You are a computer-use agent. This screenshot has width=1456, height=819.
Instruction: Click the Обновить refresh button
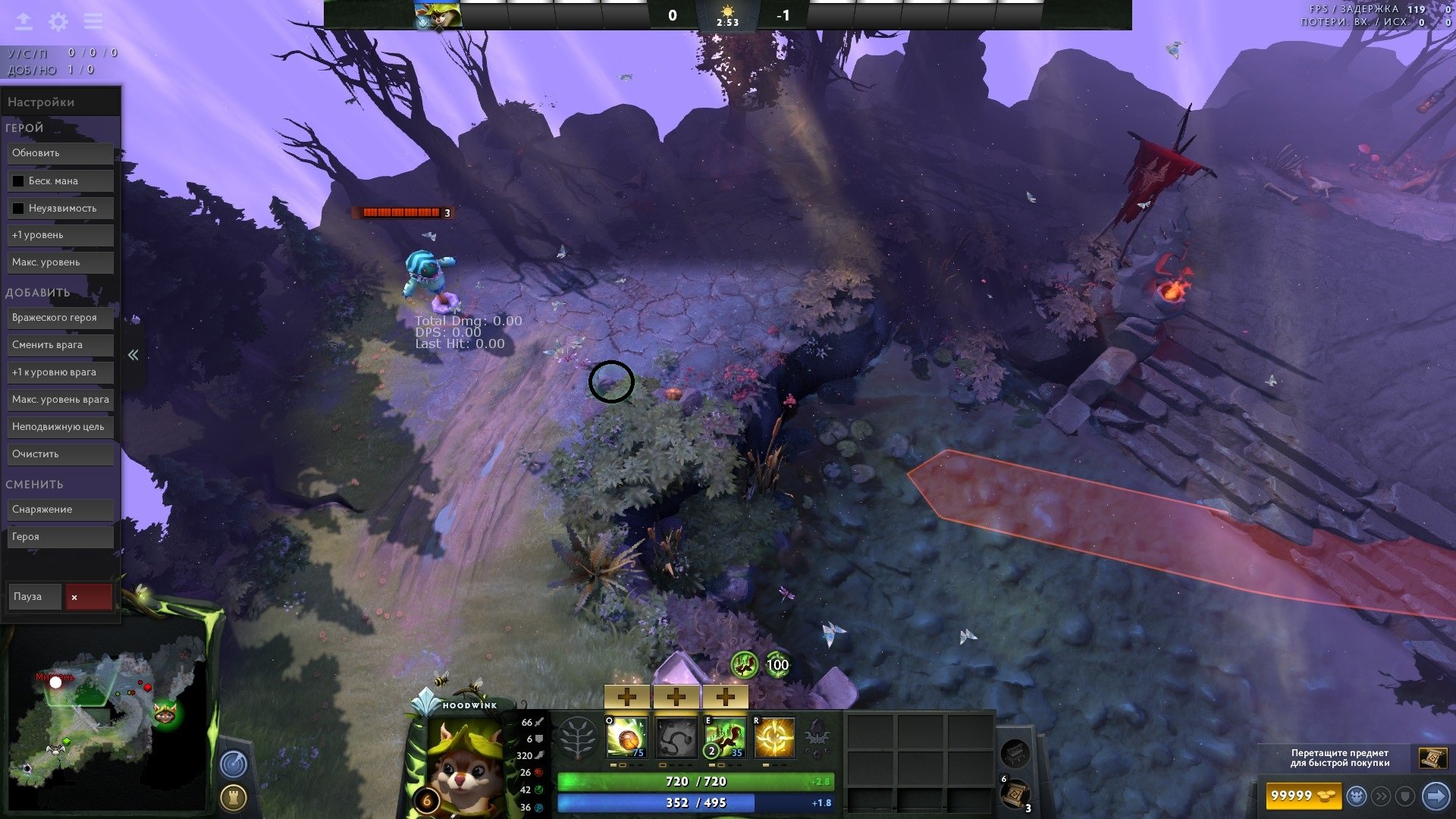61,153
